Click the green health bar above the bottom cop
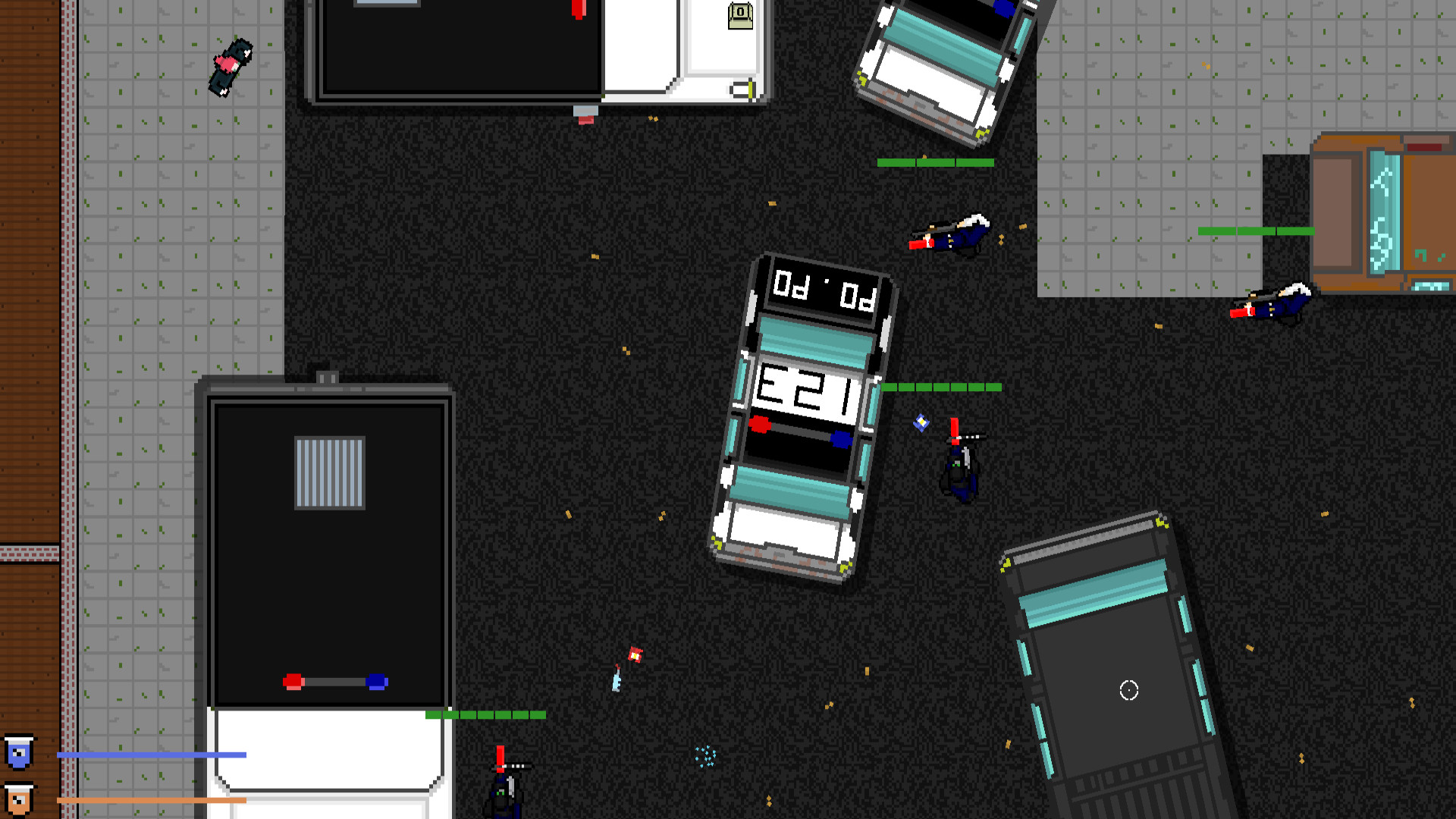 tap(485, 714)
